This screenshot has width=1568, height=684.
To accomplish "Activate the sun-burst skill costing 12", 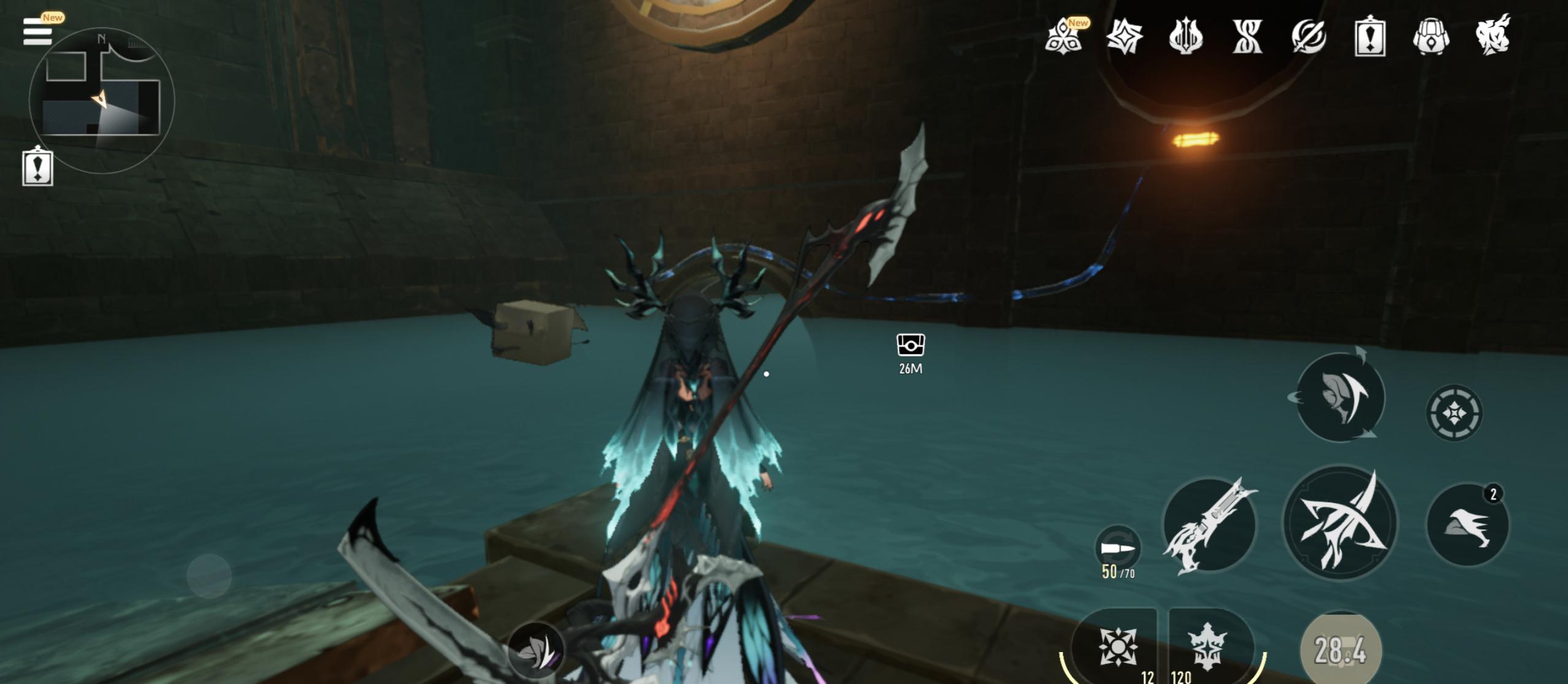I will pyautogui.click(x=1117, y=646).
